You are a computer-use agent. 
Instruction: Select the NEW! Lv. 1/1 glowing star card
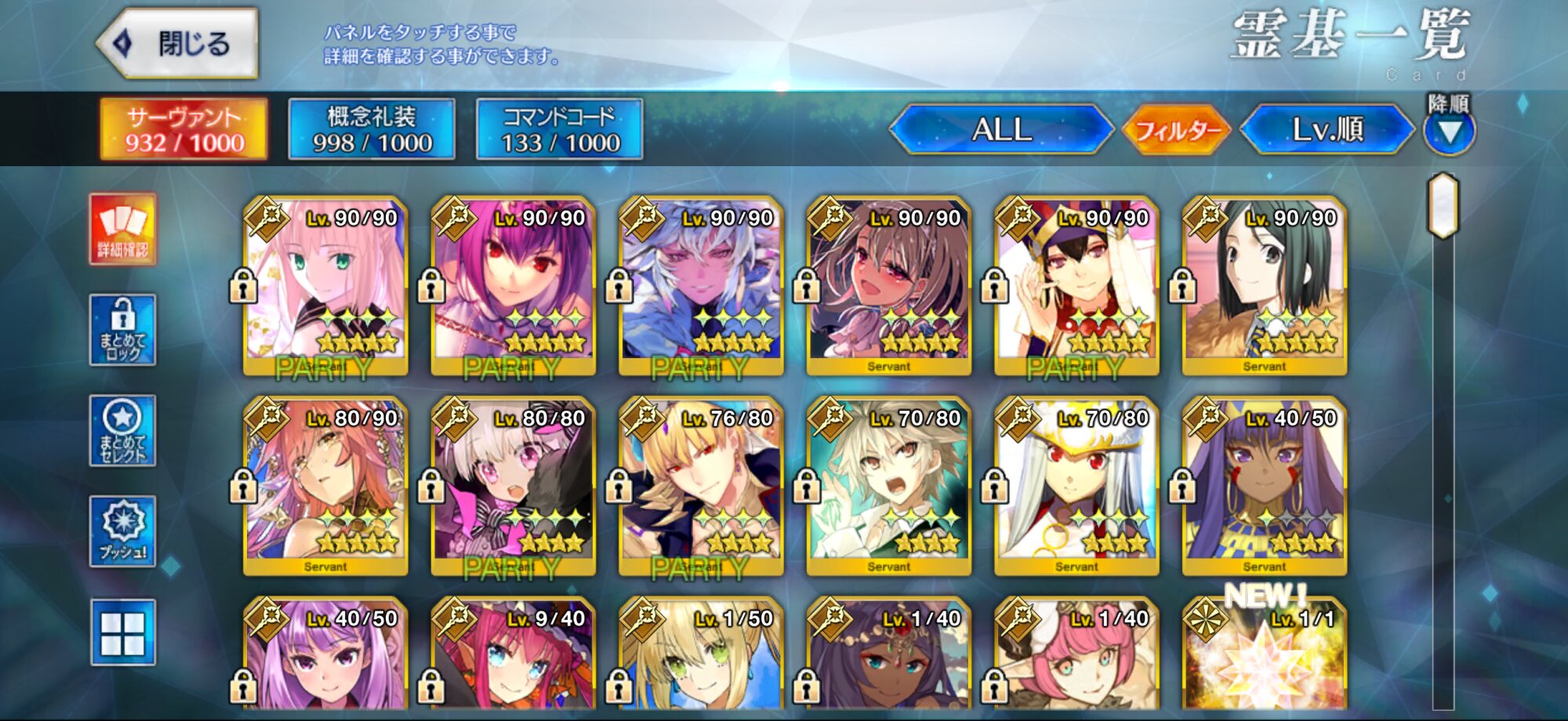click(x=1265, y=658)
